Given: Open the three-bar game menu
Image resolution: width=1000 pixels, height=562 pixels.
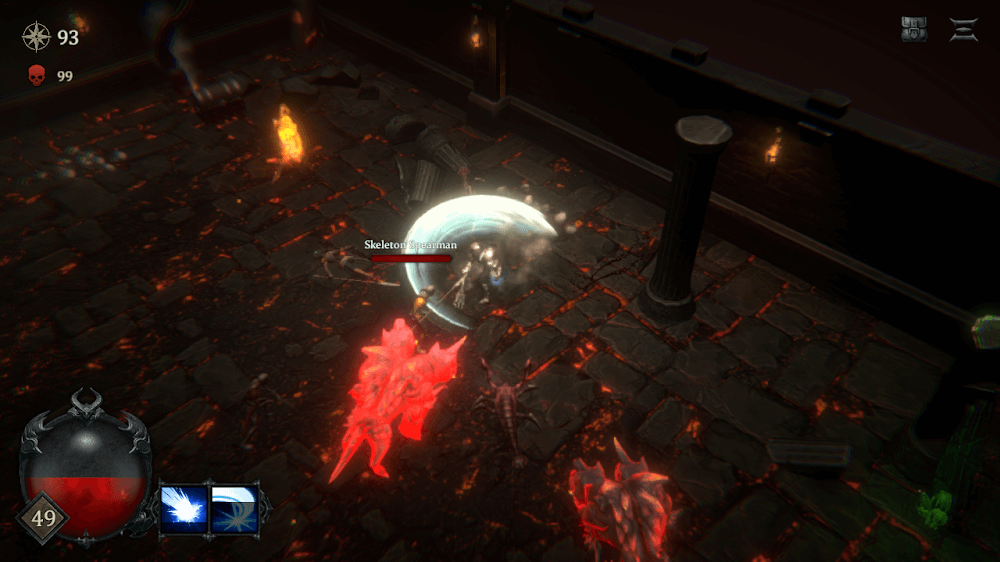Looking at the screenshot, I should (964, 30).
